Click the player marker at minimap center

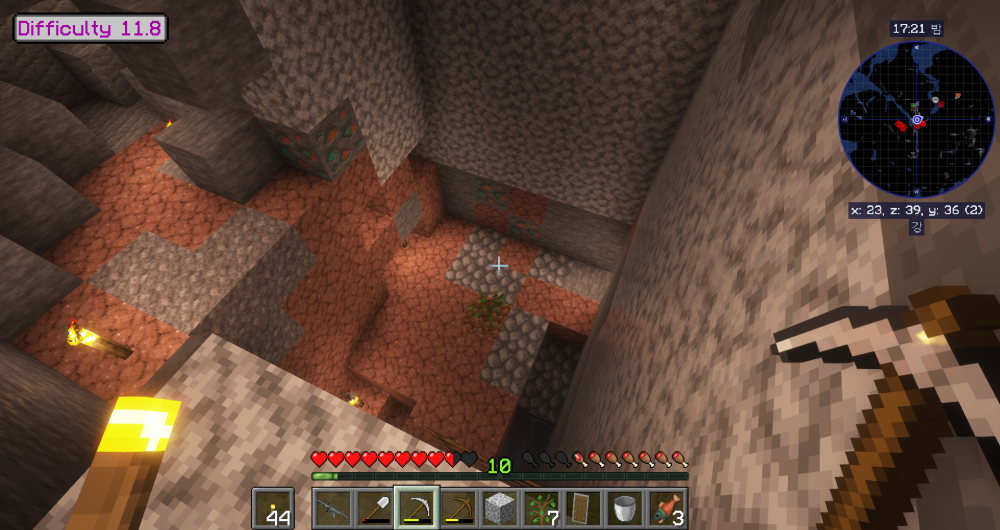pyautogui.click(x=916, y=119)
